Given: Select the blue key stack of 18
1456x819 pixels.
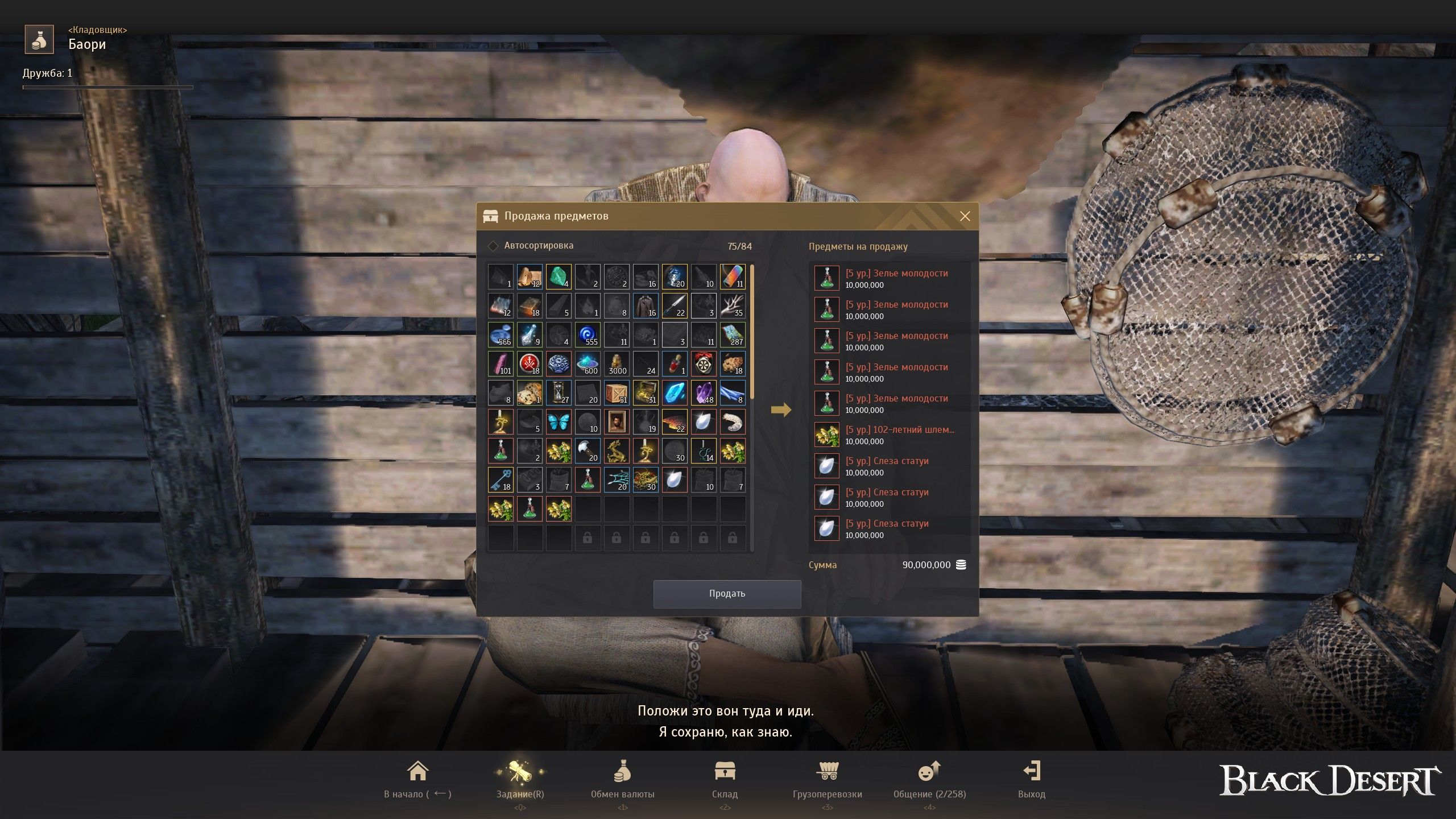Looking at the screenshot, I should coord(500,480).
